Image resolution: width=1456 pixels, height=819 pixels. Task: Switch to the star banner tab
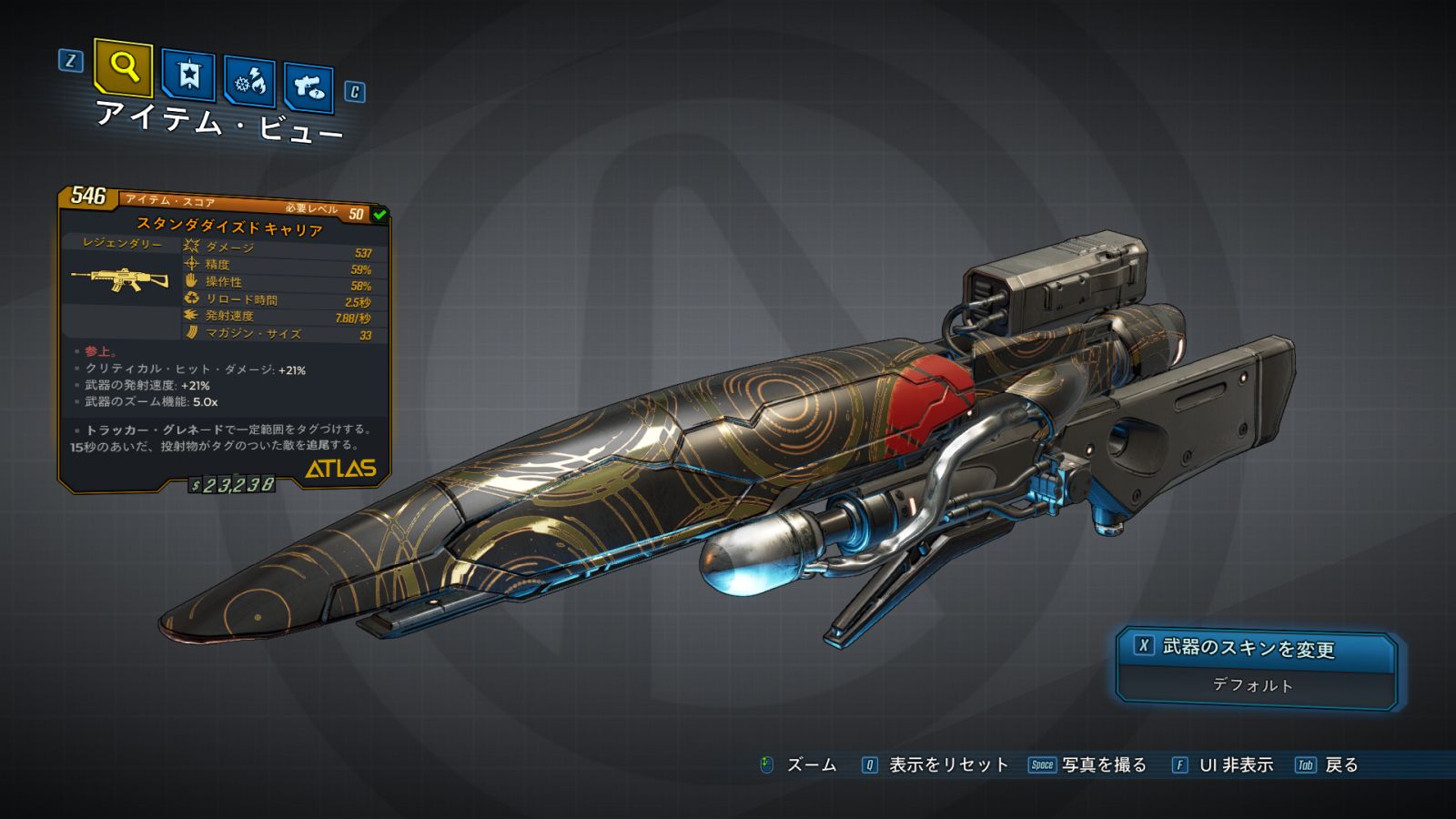(188, 75)
